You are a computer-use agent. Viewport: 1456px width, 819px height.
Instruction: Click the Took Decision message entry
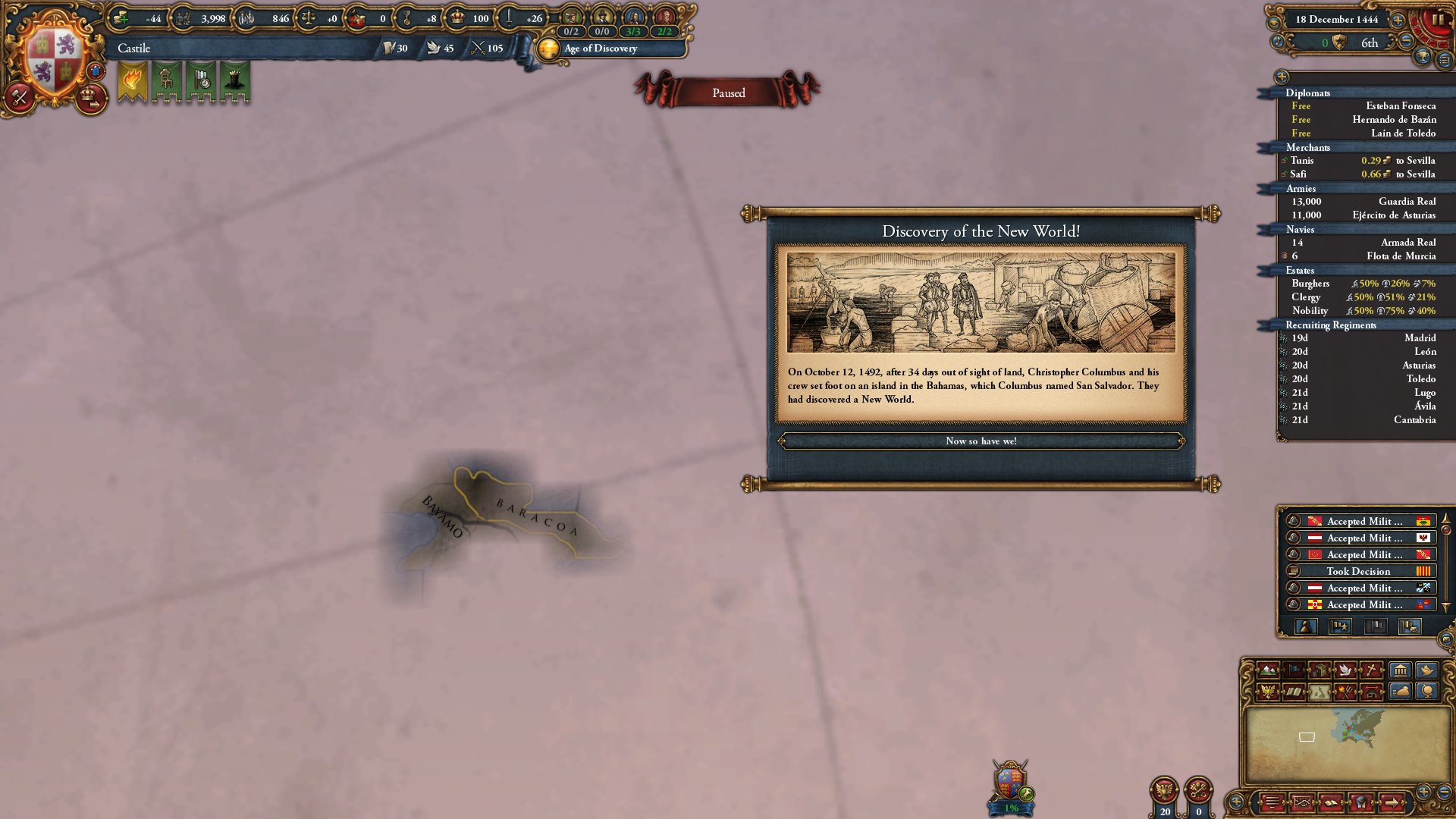[1360, 571]
